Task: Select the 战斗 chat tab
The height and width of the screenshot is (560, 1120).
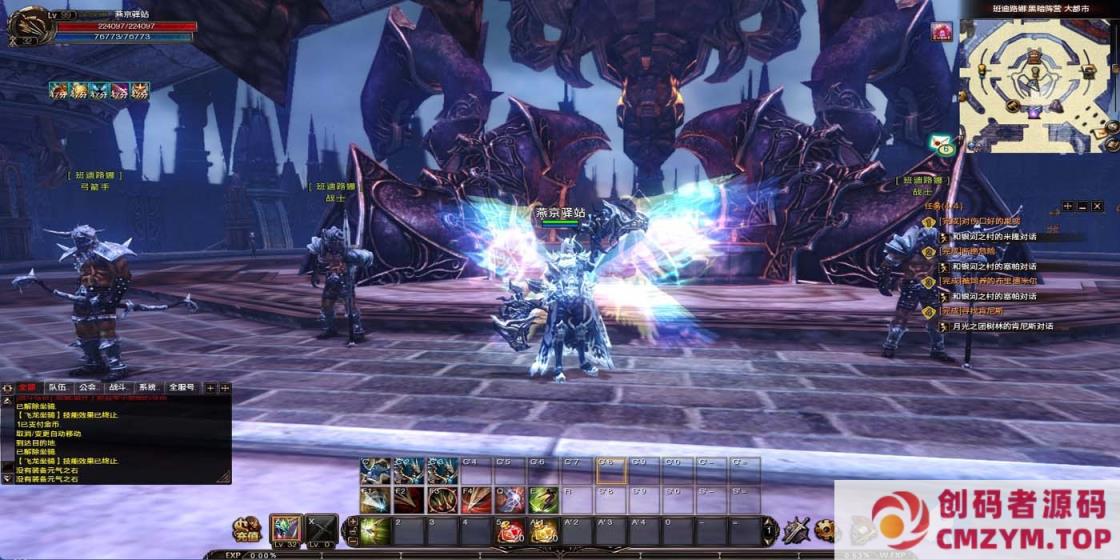Action: coord(118,387)
